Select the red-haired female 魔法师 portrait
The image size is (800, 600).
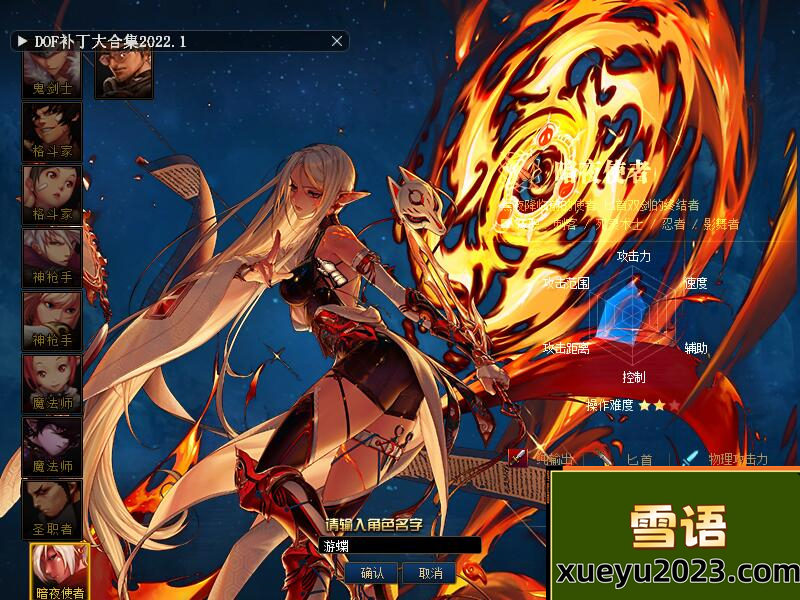(x=52, y=384)
